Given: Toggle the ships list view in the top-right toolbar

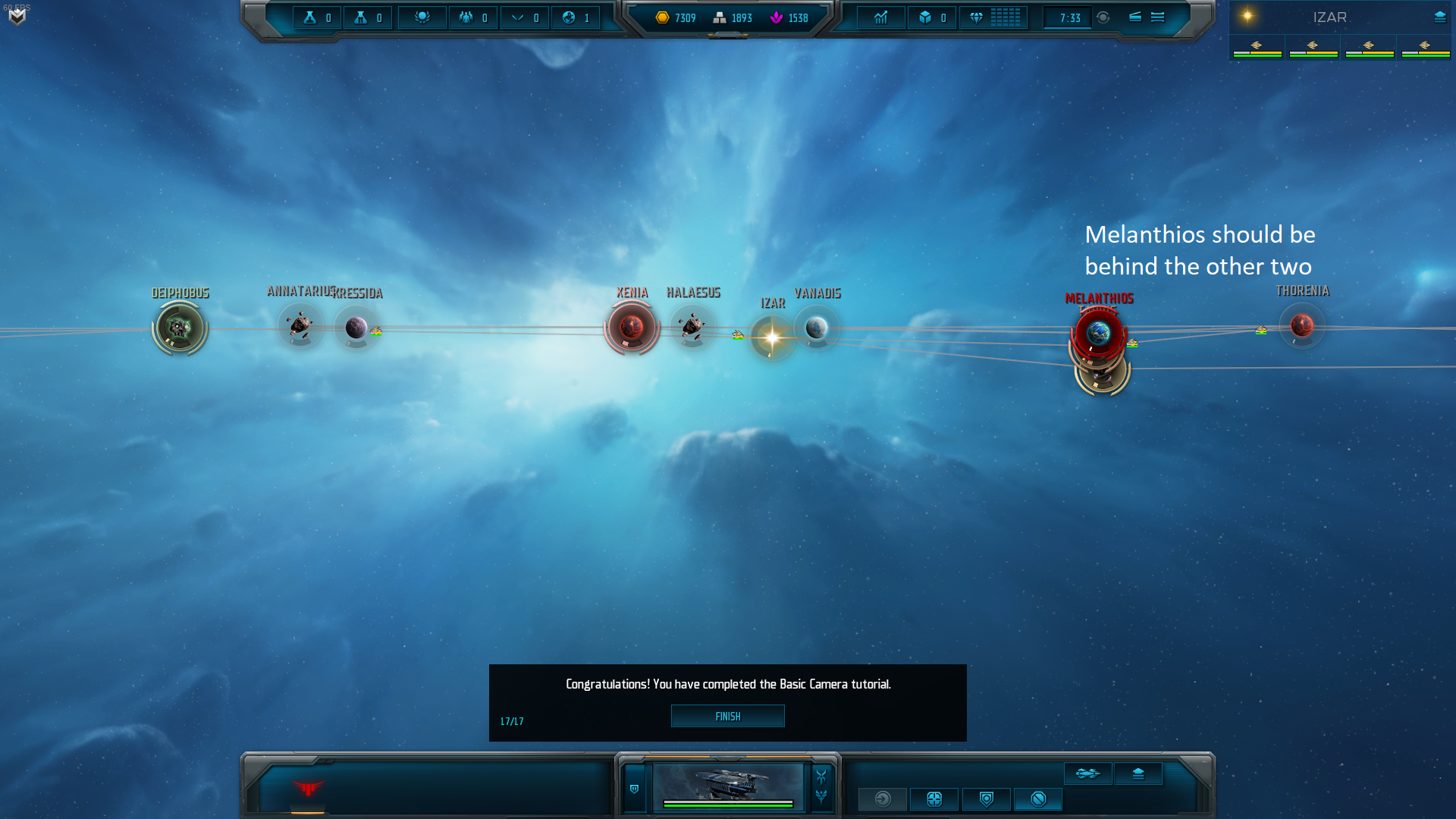Looking at the screenshot, I should point(1134,17).
